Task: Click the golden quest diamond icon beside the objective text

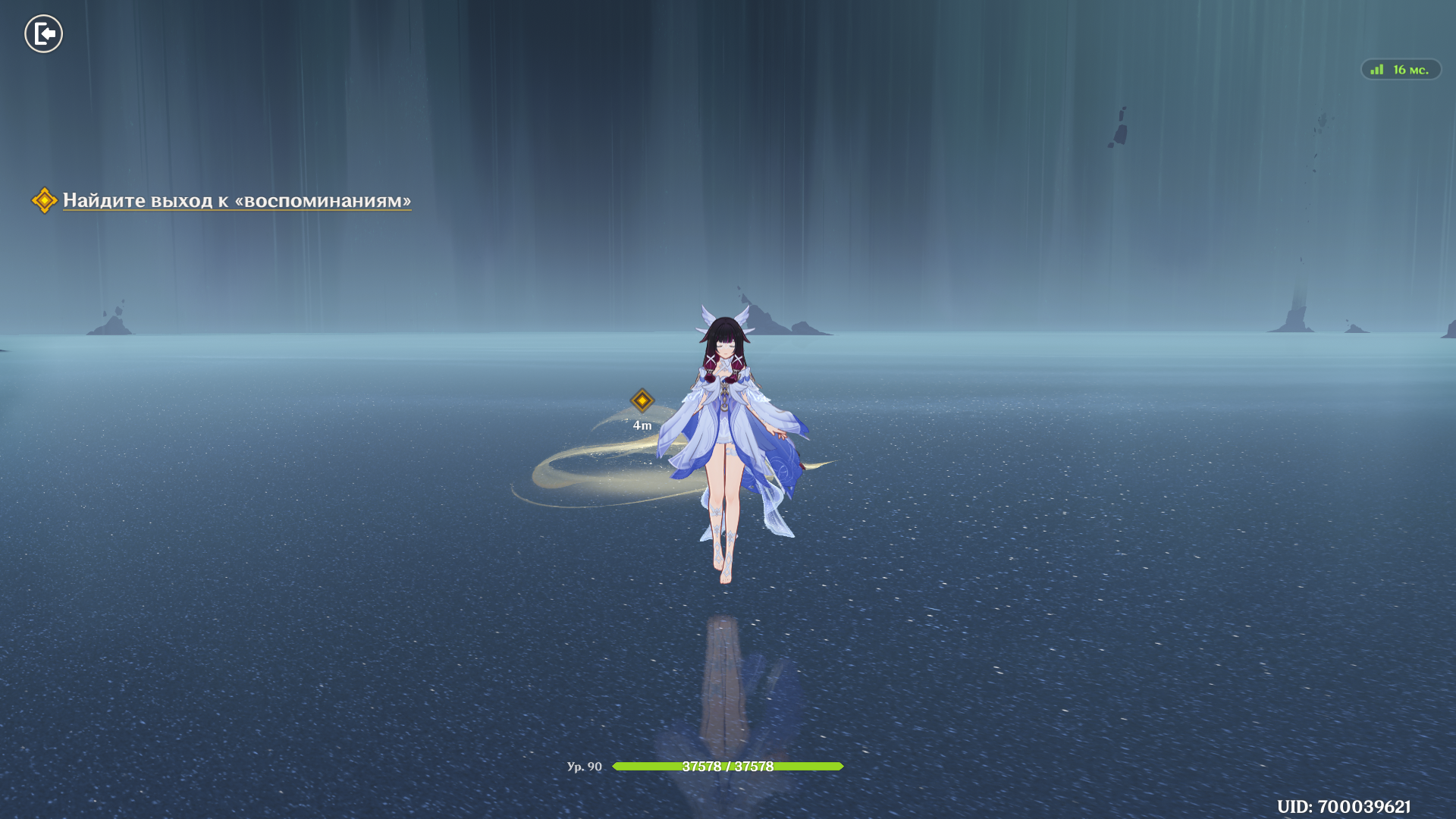Action: pyautogui.click(x=44, y=200)
